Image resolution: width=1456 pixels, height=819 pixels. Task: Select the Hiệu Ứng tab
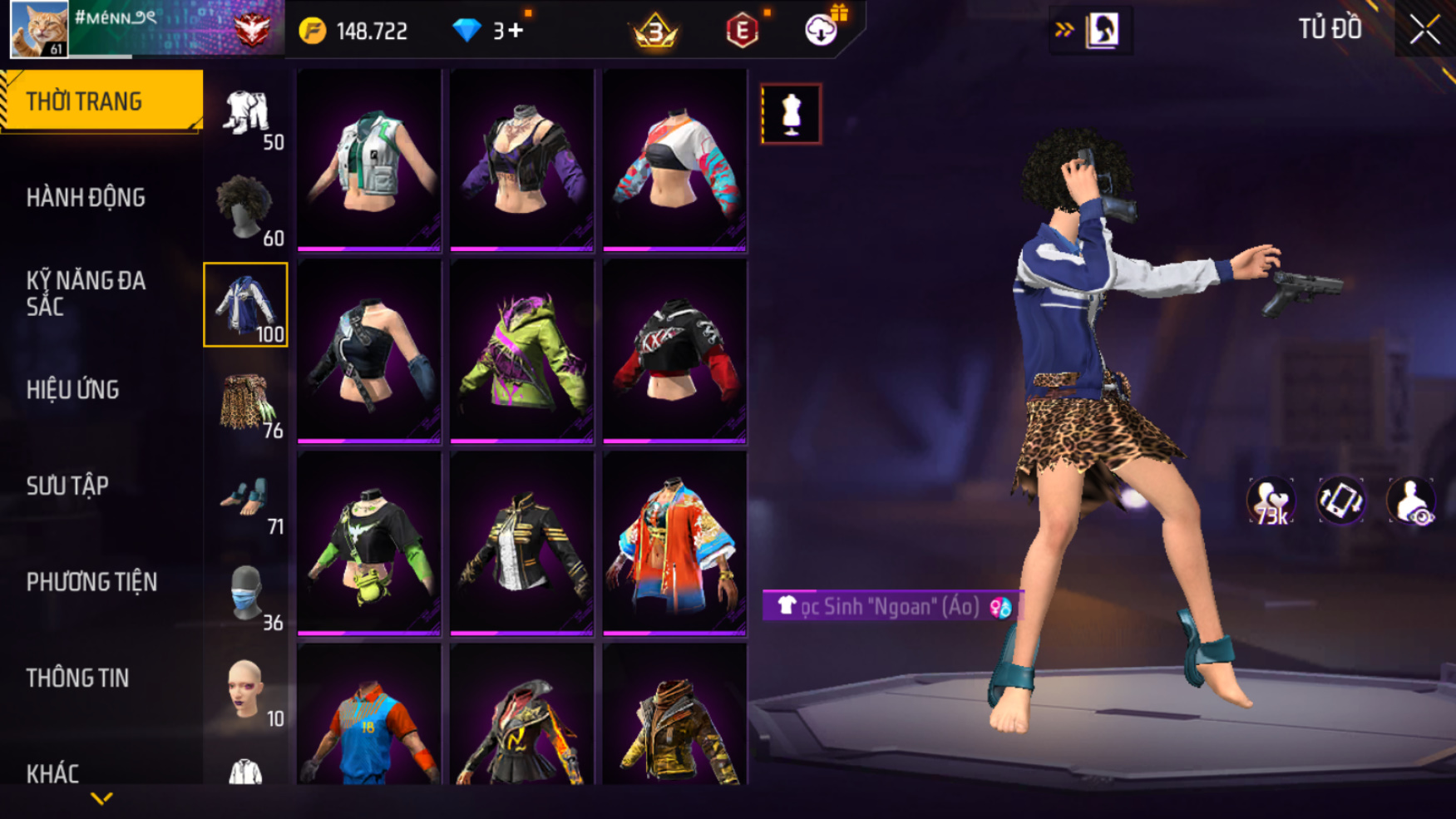click(x=73, y=390)
